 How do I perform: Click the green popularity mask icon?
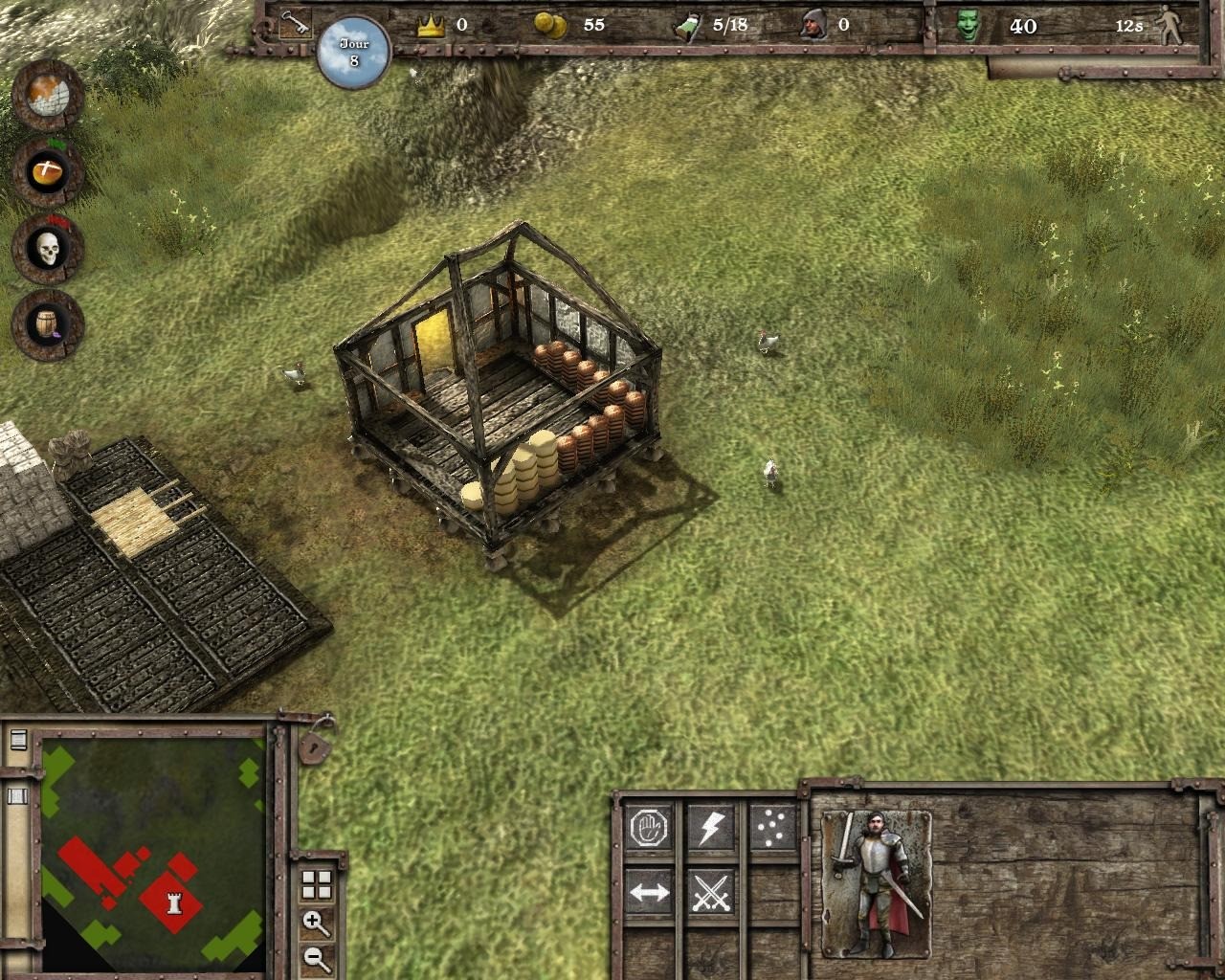[969, 26]
